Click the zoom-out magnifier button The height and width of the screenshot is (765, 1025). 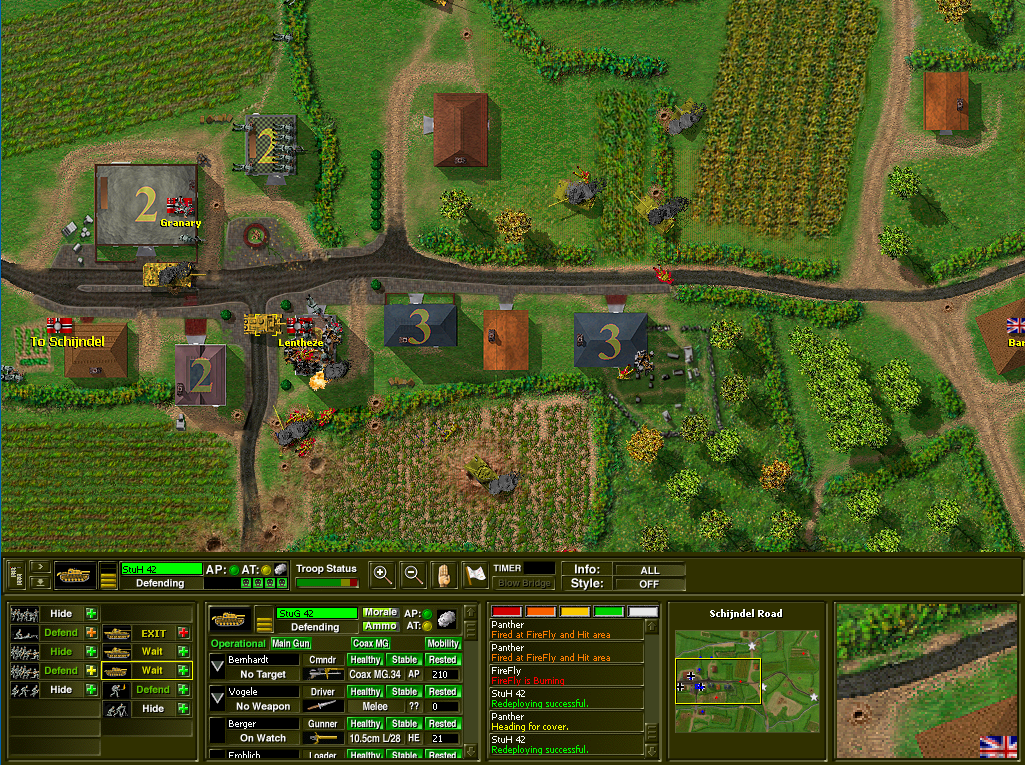pyautogui.click(x=413, y=574)
